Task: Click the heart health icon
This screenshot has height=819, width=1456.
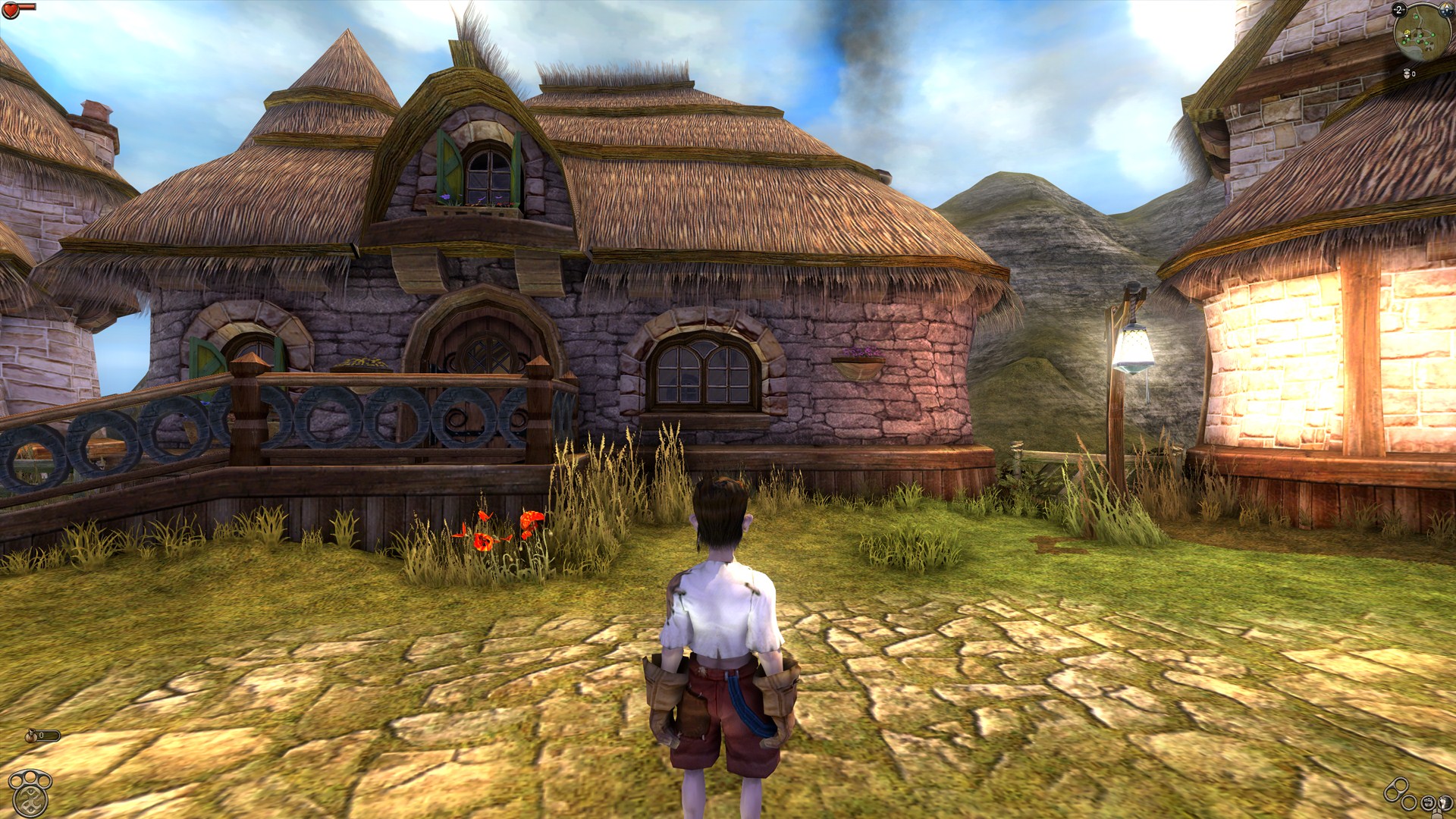Action: point(11,11)
